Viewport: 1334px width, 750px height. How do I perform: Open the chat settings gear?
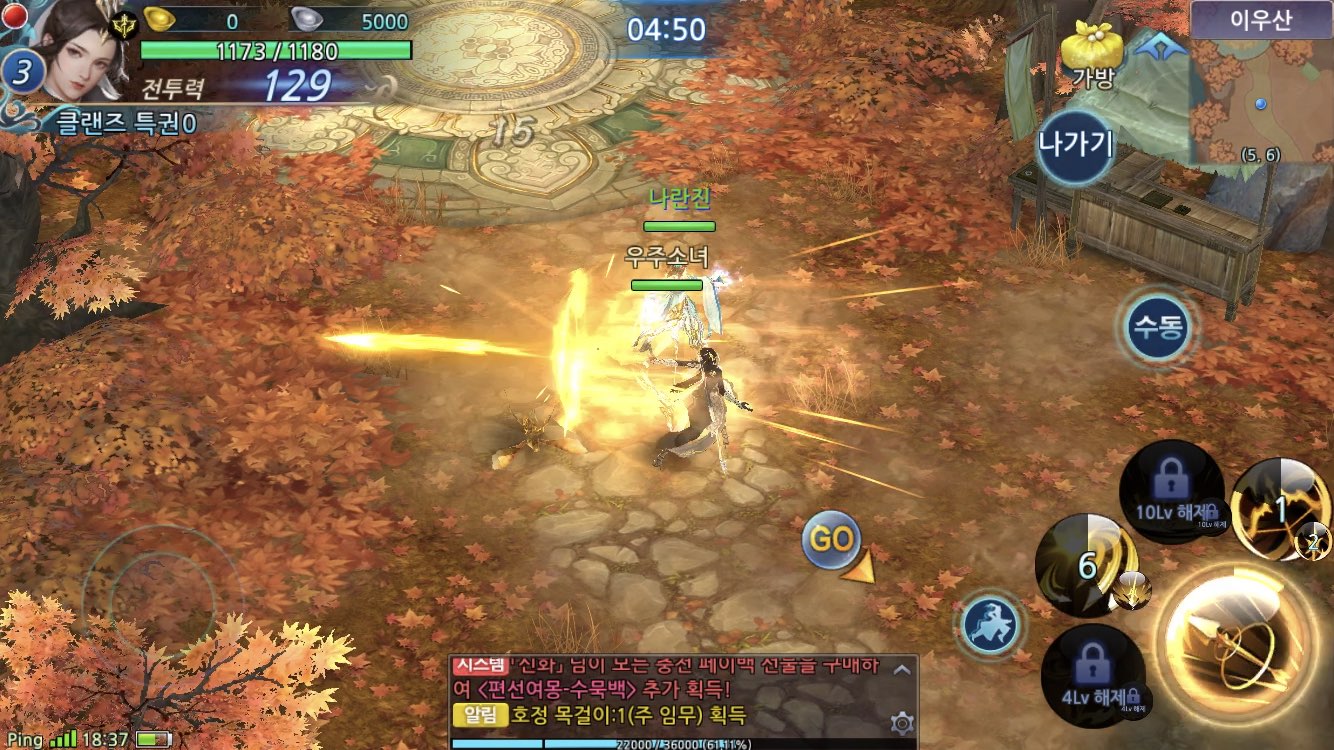point(902,722)
